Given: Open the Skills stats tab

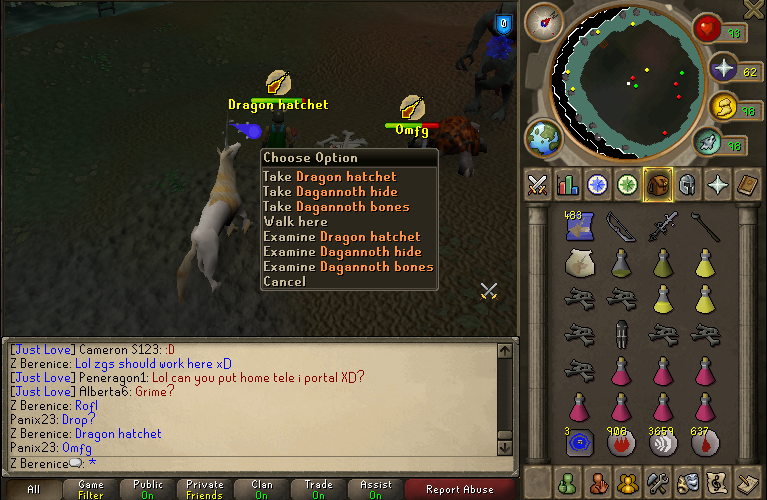Looking at the screenshot, I should pyautogui.click(x=568, y=185).
